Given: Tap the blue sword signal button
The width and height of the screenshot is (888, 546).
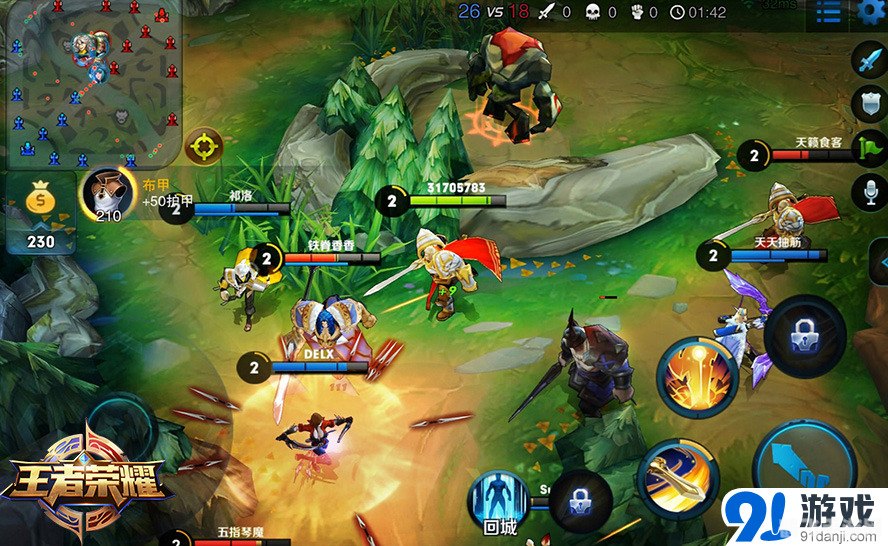Looking at the screenshot, I should (x=868, y=60).
